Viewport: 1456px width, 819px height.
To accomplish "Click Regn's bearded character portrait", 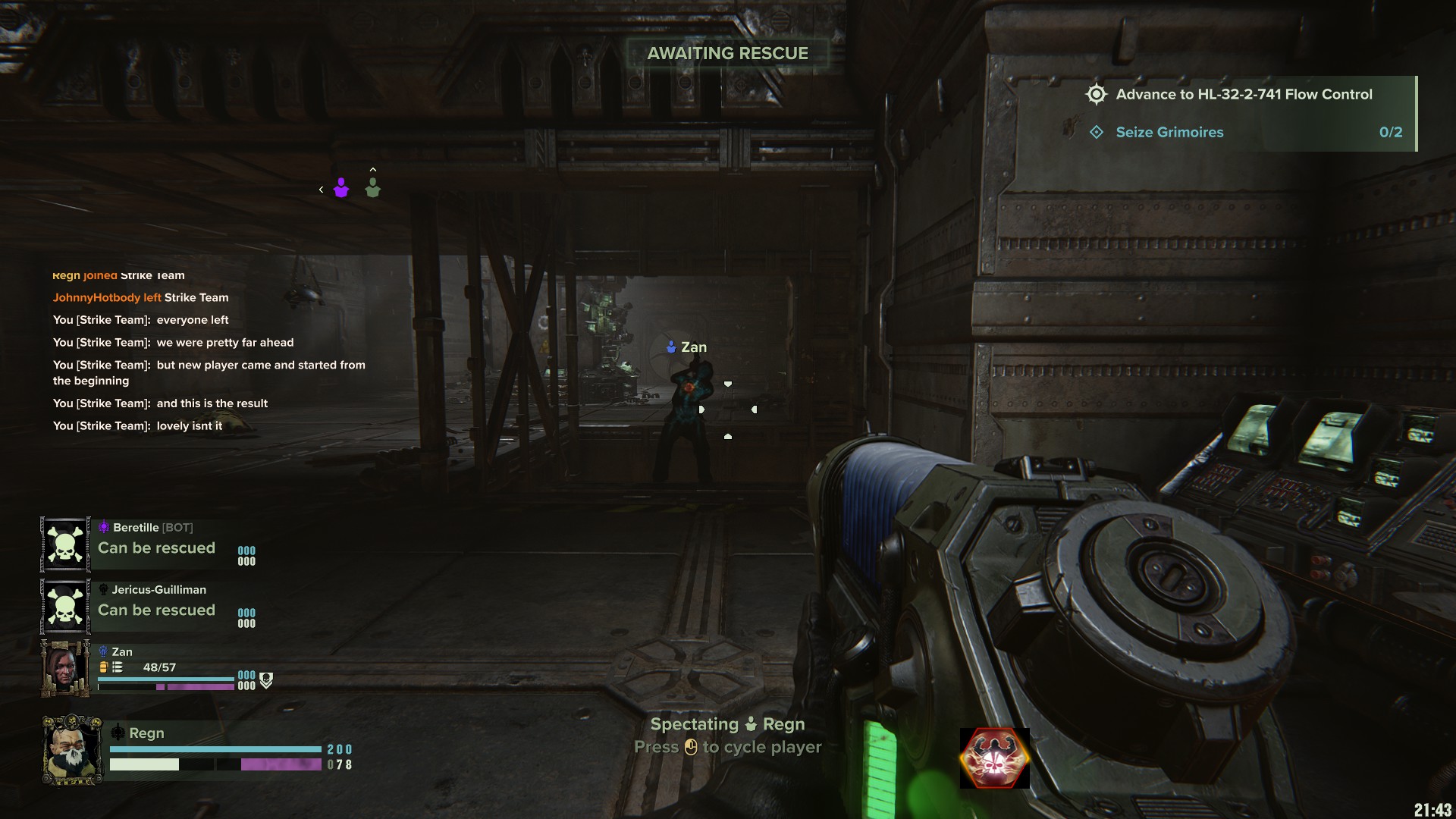I will [72, 750].
